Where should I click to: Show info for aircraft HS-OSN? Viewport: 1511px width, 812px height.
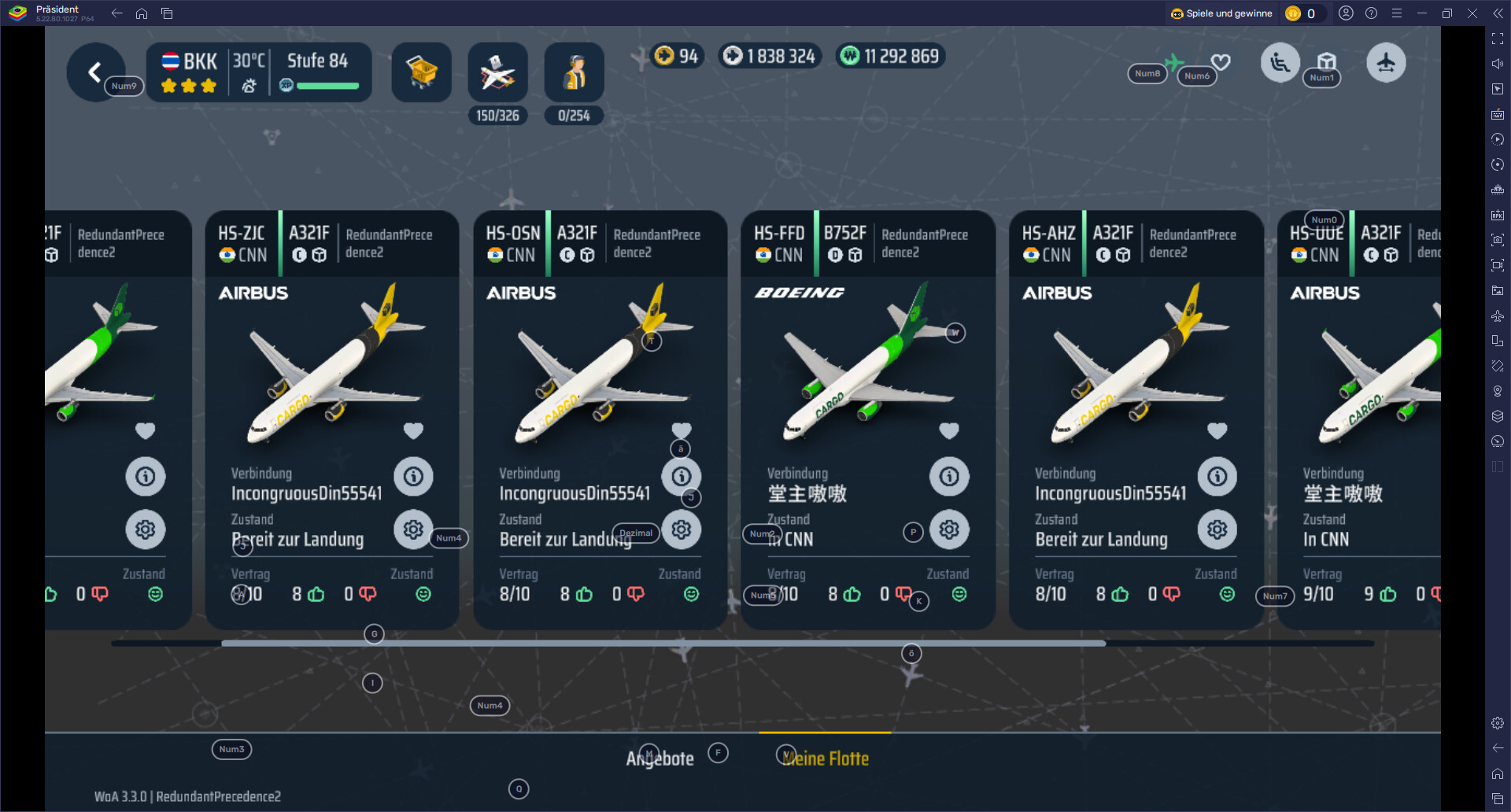click(x=682, y=476)
